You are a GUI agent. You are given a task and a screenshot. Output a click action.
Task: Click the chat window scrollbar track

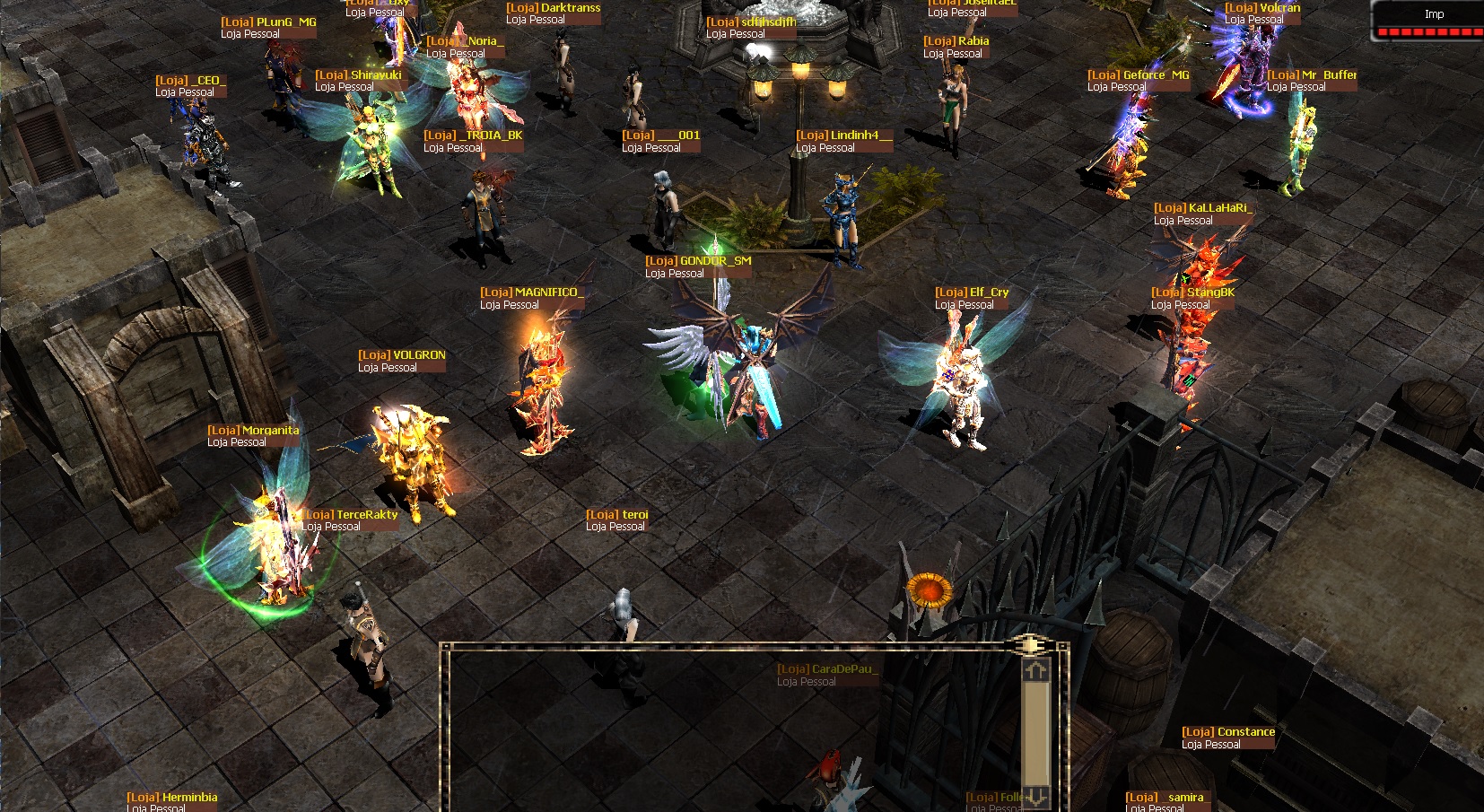(1035, 731)
